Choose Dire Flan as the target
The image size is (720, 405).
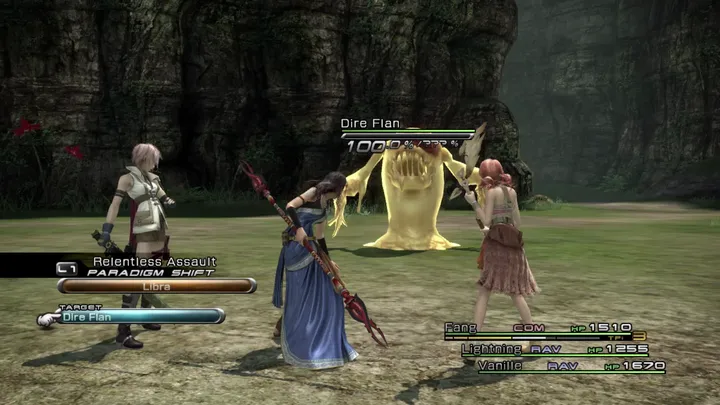140,317
